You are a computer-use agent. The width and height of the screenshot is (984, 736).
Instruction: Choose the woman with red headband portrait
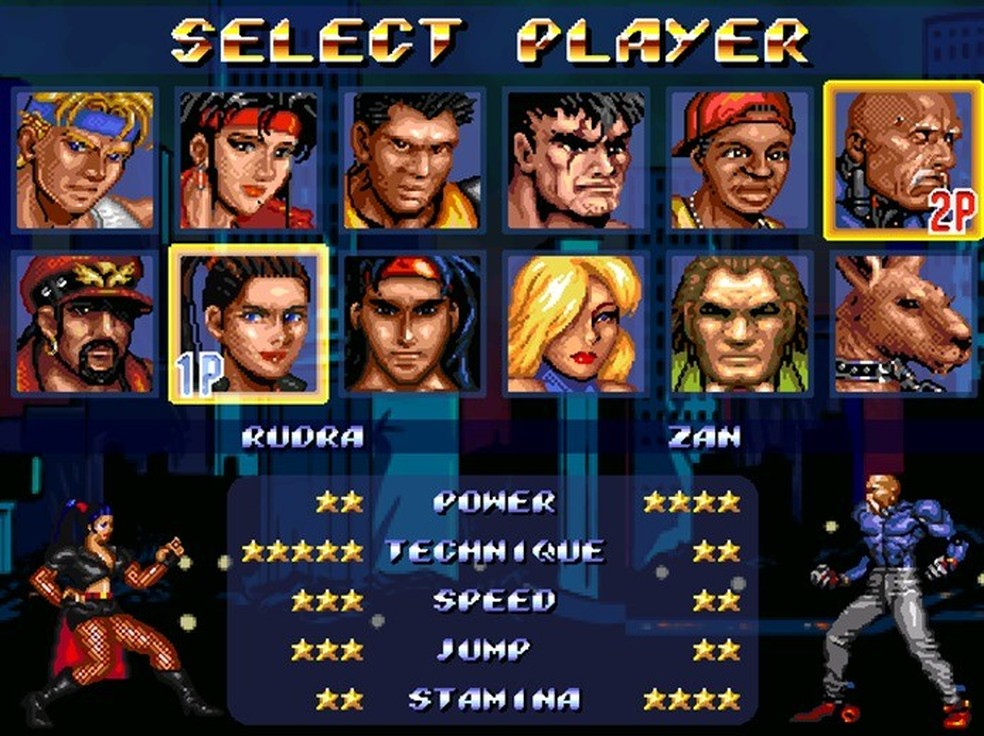248,160
